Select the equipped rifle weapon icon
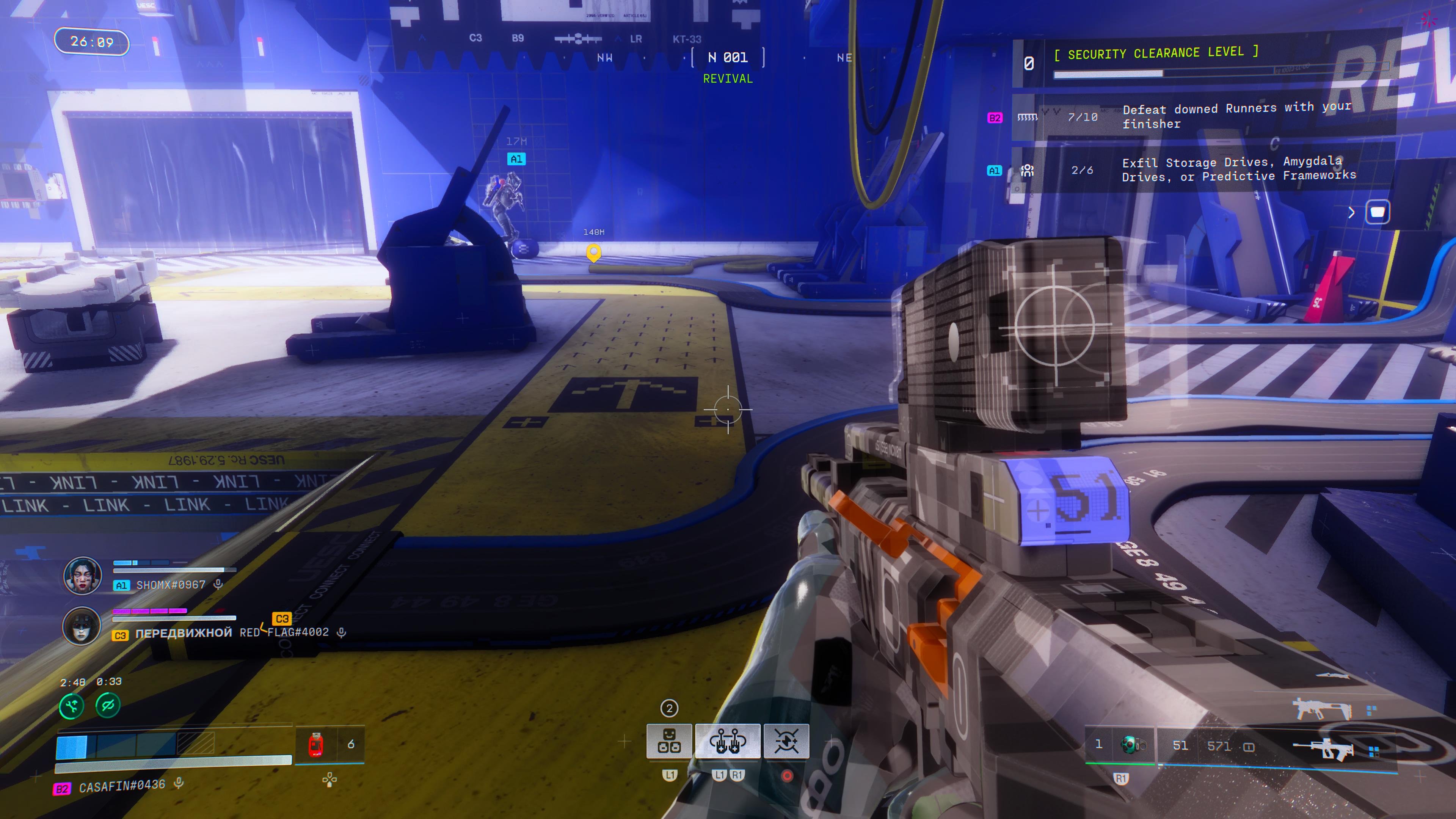This screenshot has width=1456, height=819. [1323, 748]
